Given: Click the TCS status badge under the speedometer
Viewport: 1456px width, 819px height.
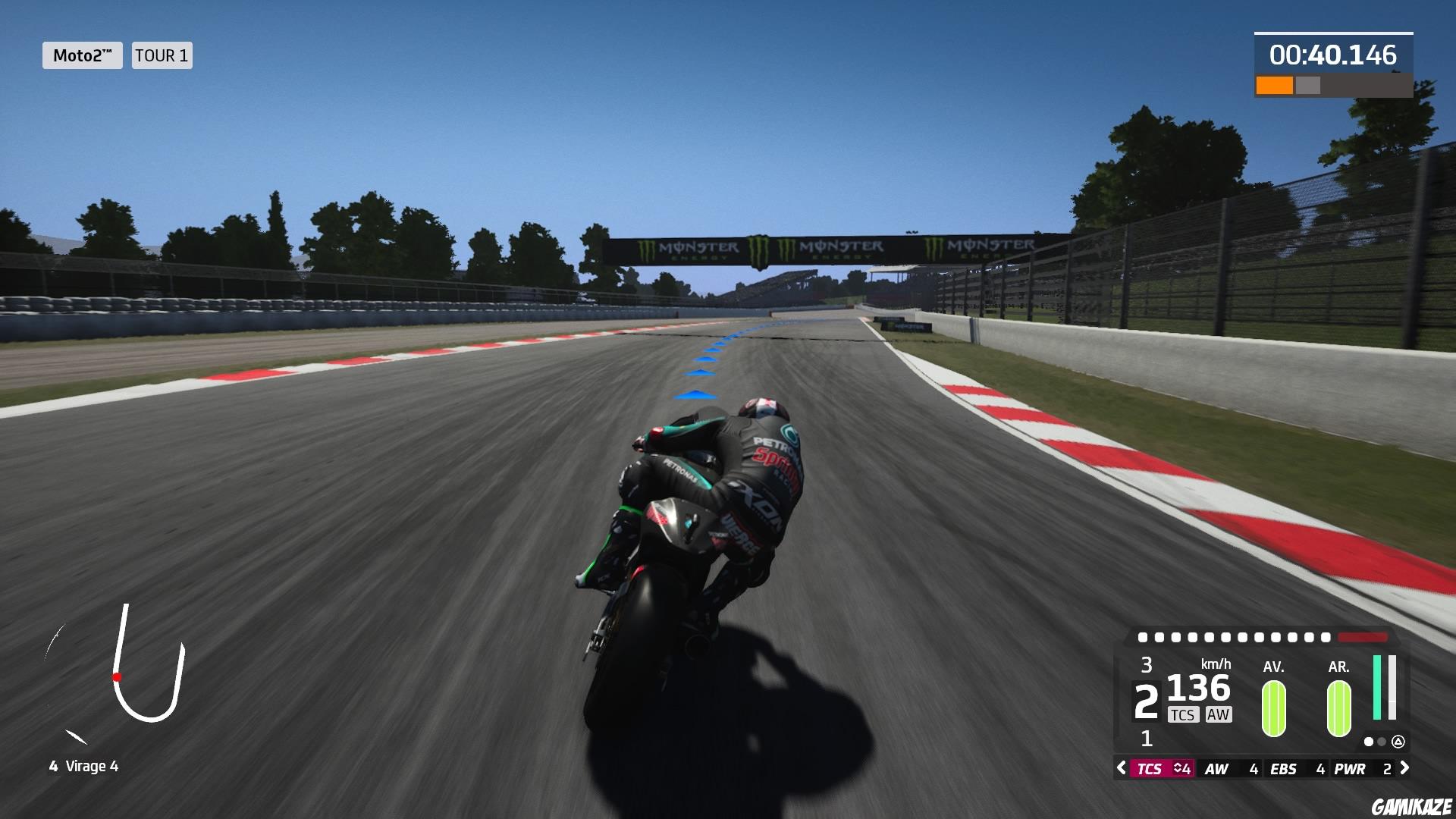Looking at the screenshot, I should (x=1183, y=714).
